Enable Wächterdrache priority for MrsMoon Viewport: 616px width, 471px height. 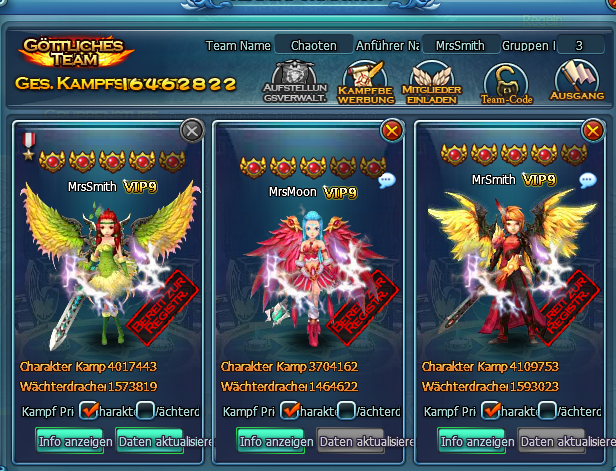[346, 410]
